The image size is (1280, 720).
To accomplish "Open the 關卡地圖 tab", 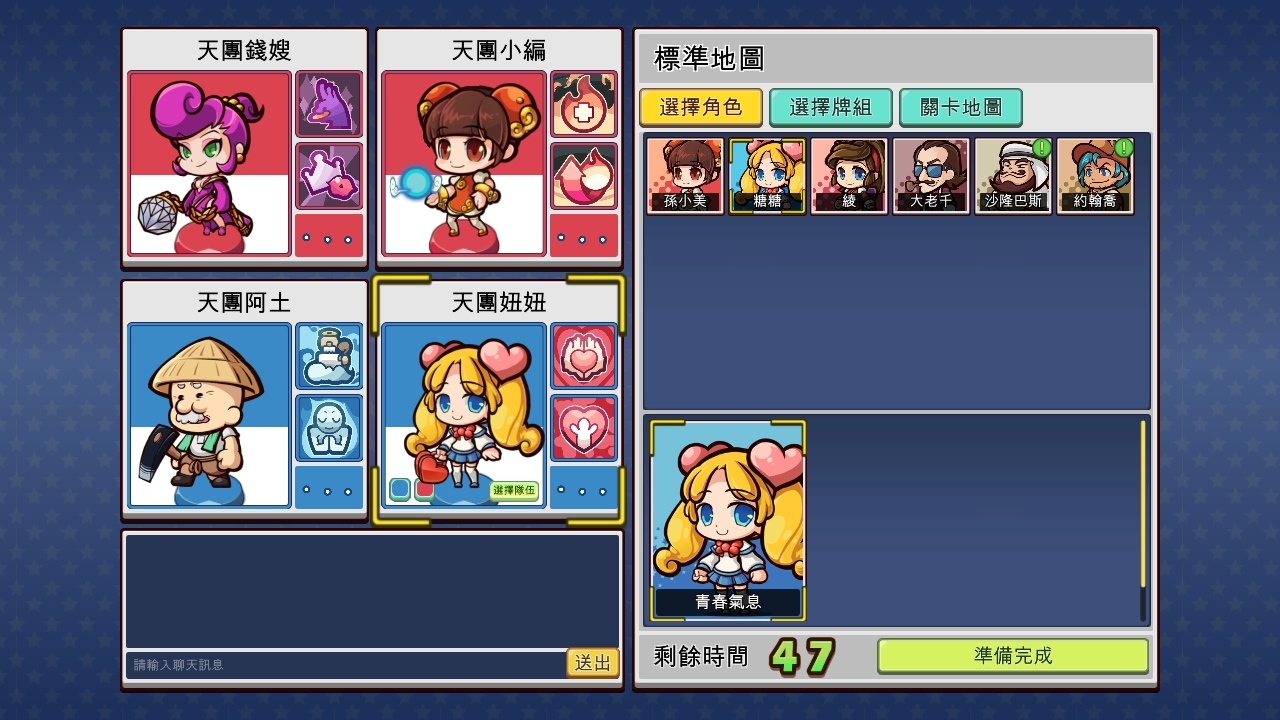I will click(x=960, y=108).
